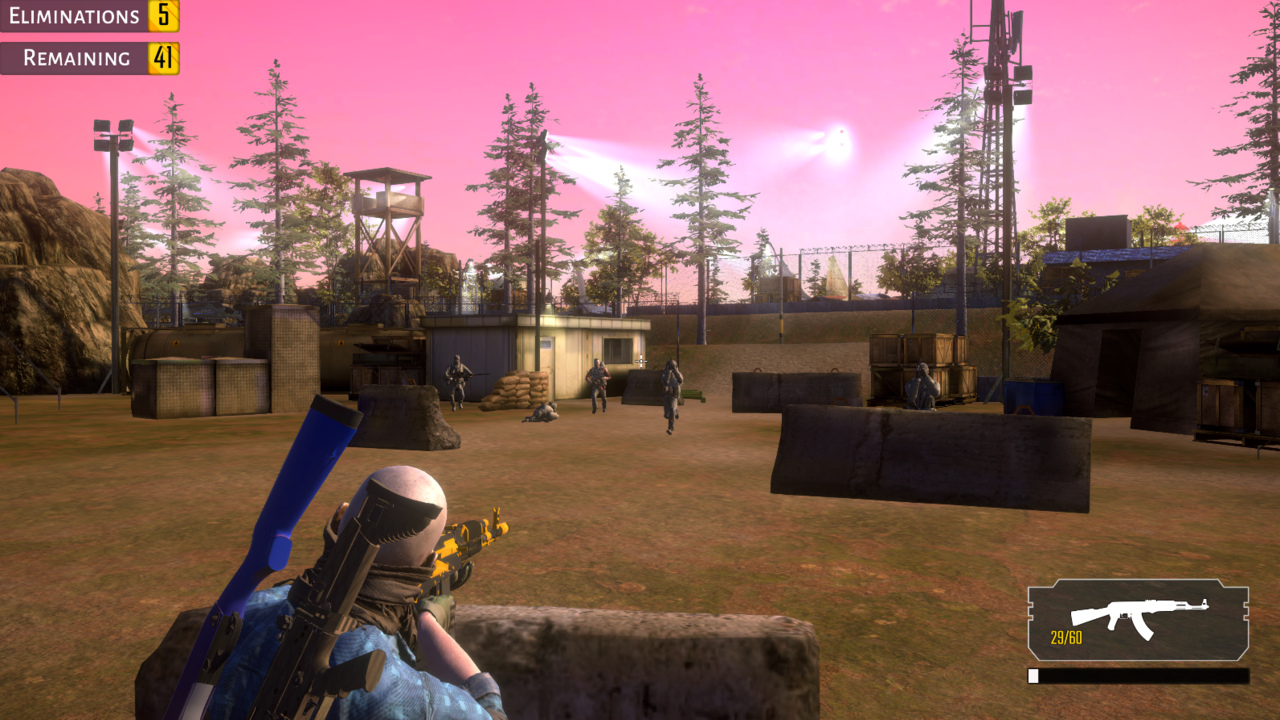Click the soldier behind the pallet crates
Image resolution: width=1280 pixels, height=720 pixels.
(922, 385)
